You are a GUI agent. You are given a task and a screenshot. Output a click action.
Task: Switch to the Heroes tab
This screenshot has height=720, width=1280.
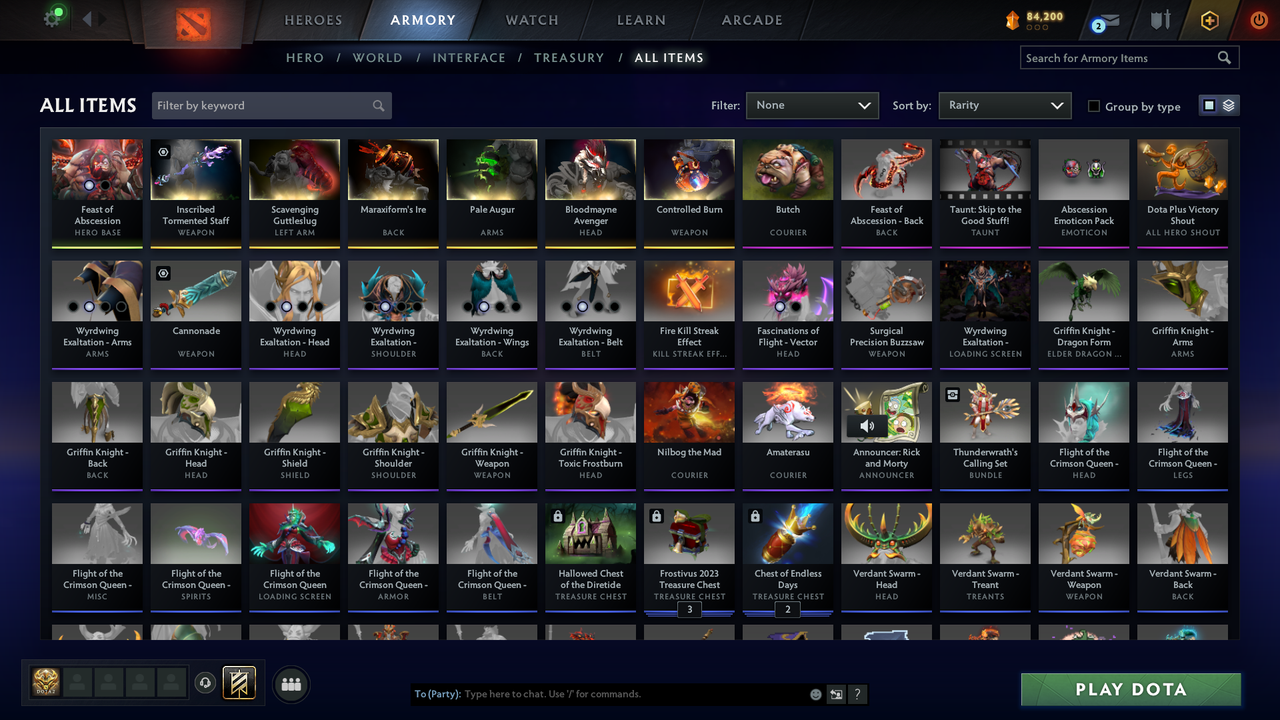pos(313,20)
